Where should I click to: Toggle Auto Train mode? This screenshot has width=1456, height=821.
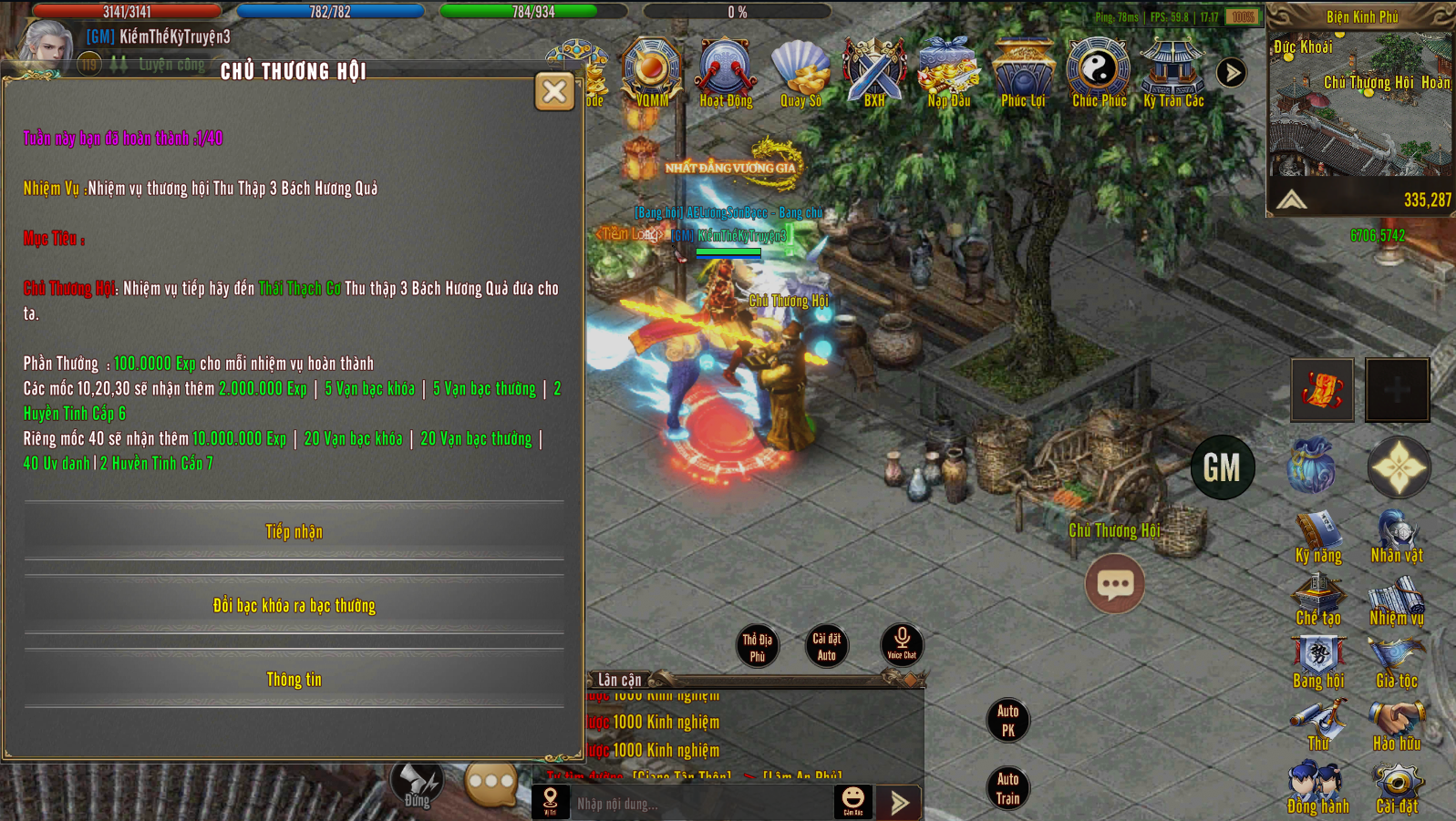[x=1007, y=788]
